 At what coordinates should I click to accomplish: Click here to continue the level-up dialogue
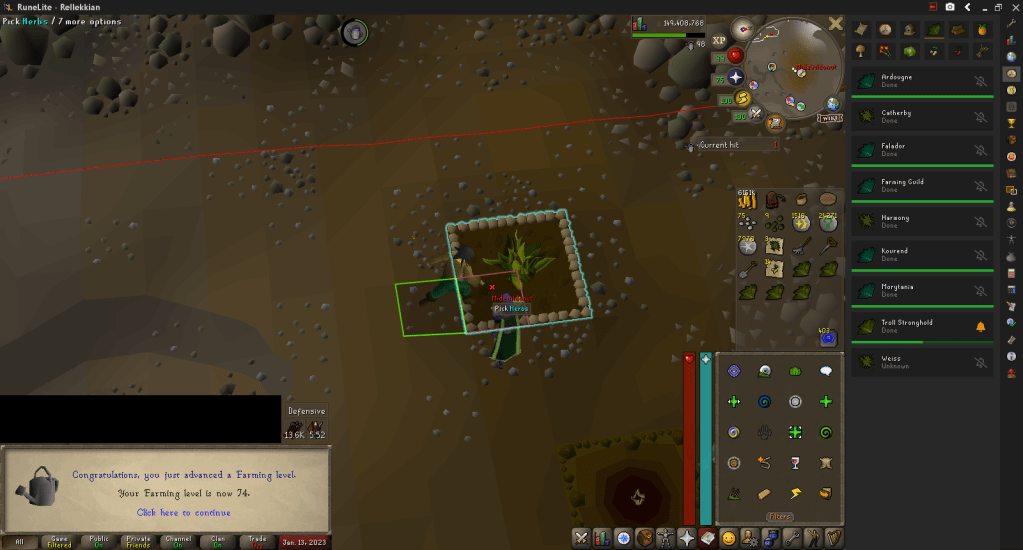pyautogui.click(x=183, y=512)
